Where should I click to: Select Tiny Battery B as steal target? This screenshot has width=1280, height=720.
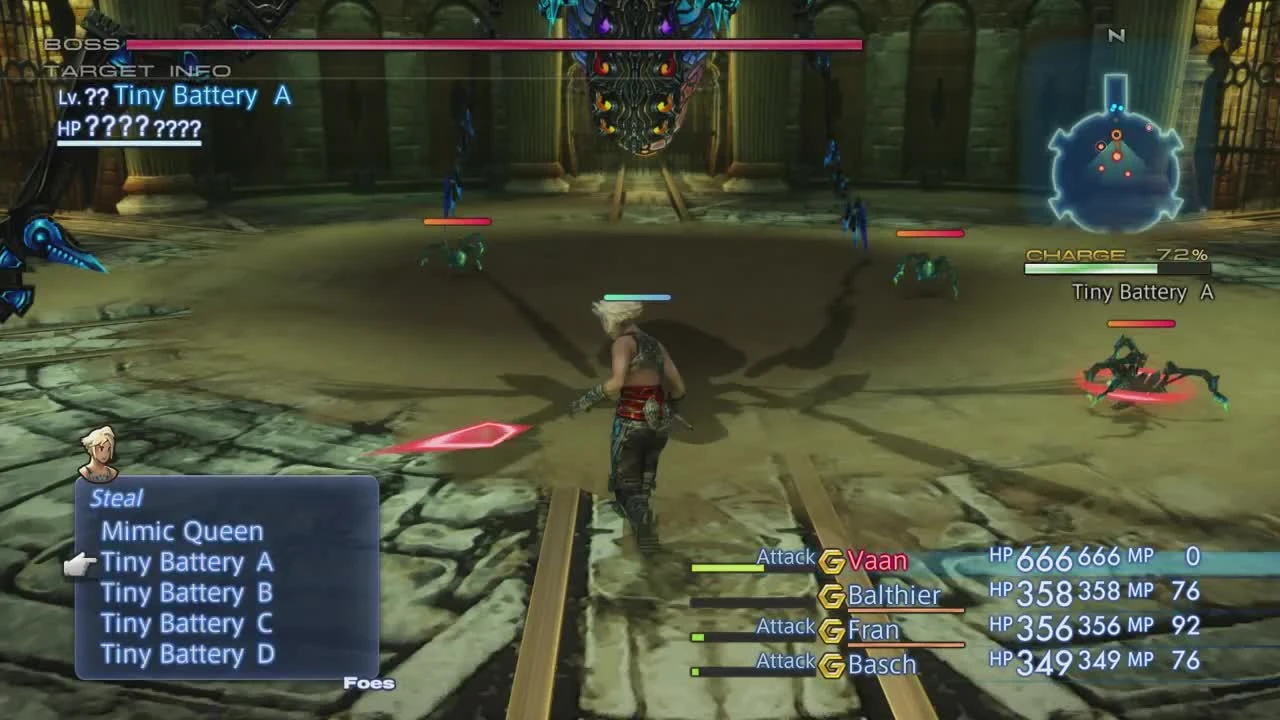click(x=186, y=592)
